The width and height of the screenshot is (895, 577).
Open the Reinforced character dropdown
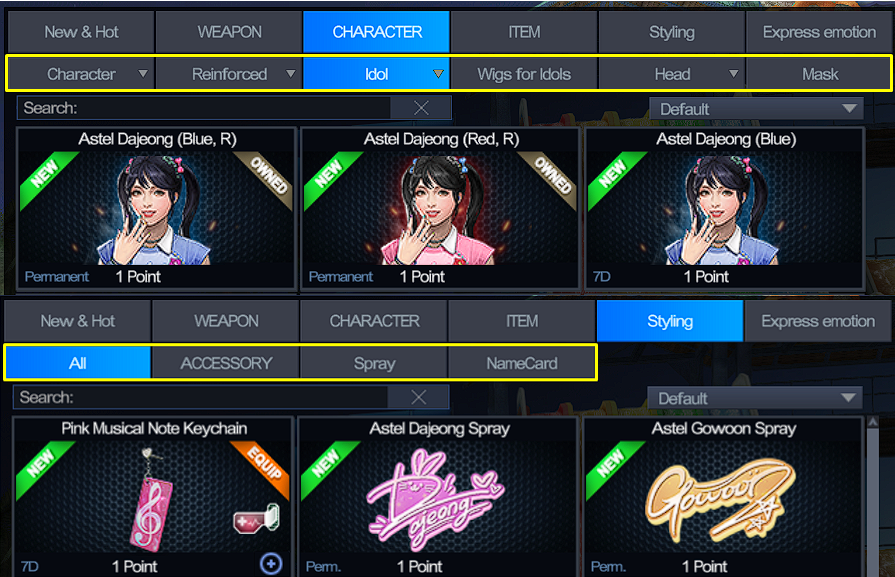(230, 74)
